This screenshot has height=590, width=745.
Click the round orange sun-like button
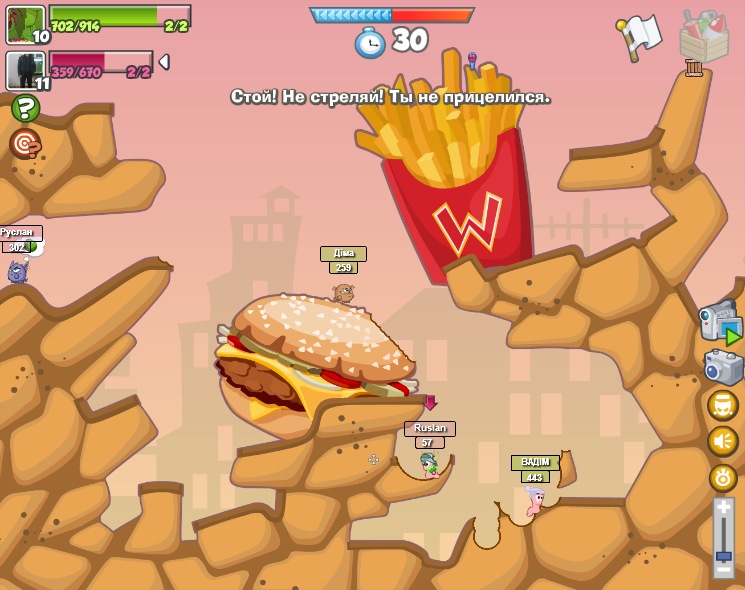coord(722,478)
